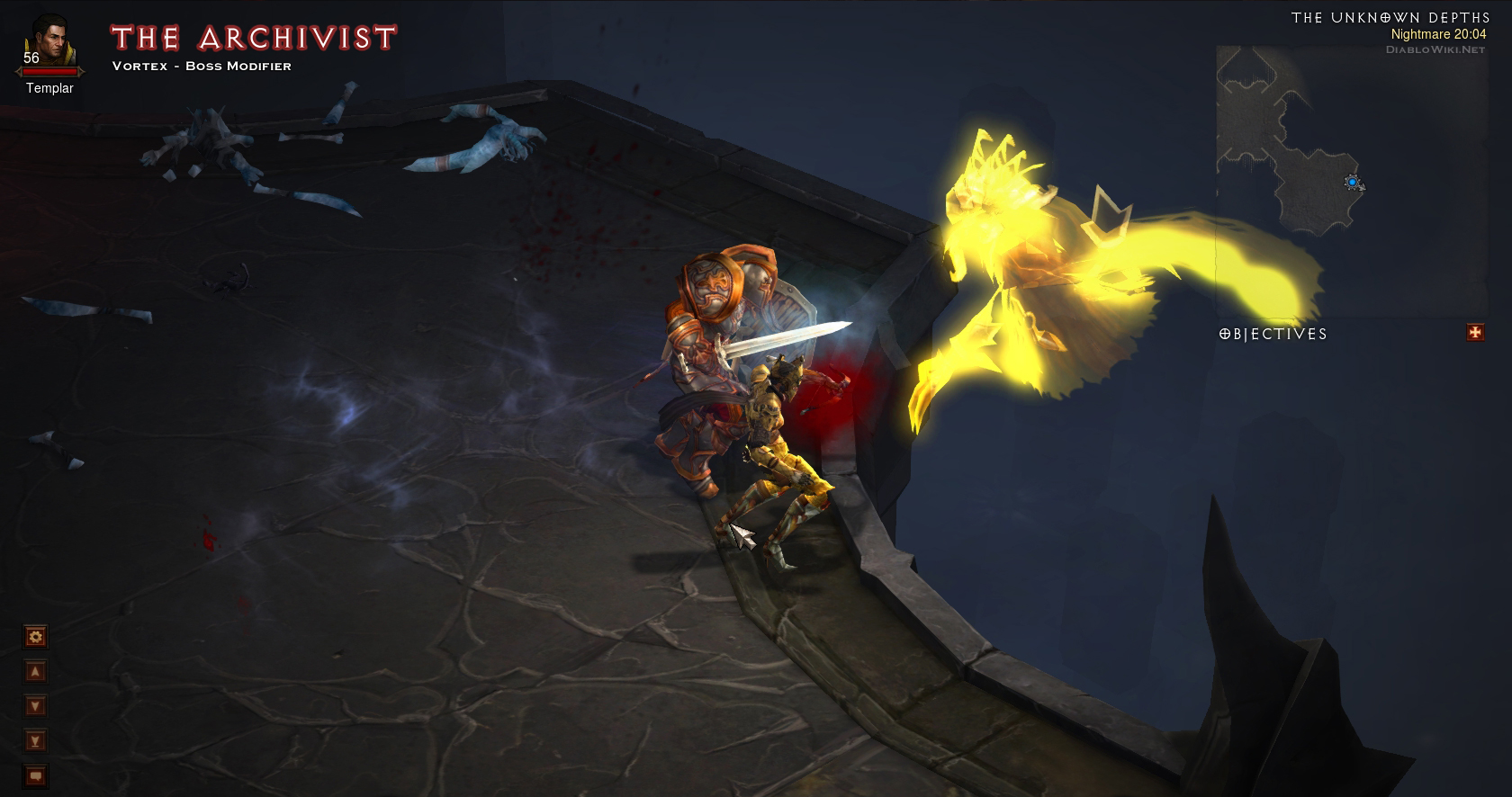1512x797 pixels.
Task: Expand the boss modifier details under The Archivist
Action: pos(200,66)
